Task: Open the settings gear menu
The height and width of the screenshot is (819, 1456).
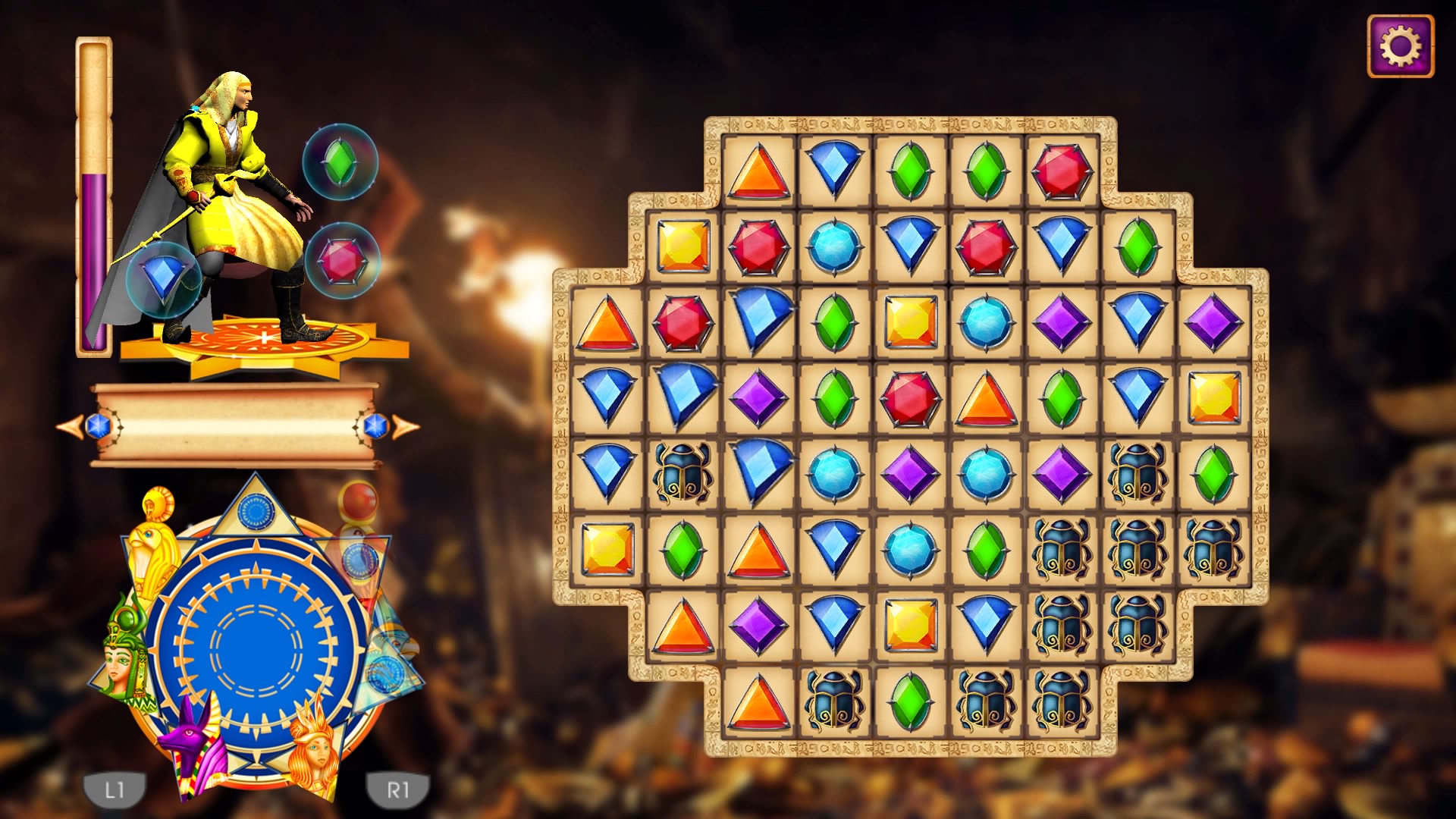Action: click(x=1400, y=46)
